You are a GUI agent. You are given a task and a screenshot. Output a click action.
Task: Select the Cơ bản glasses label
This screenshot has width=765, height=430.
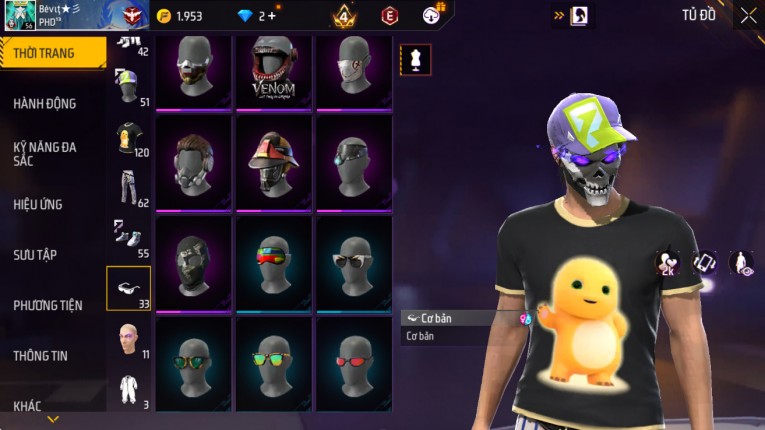point(436,318)
